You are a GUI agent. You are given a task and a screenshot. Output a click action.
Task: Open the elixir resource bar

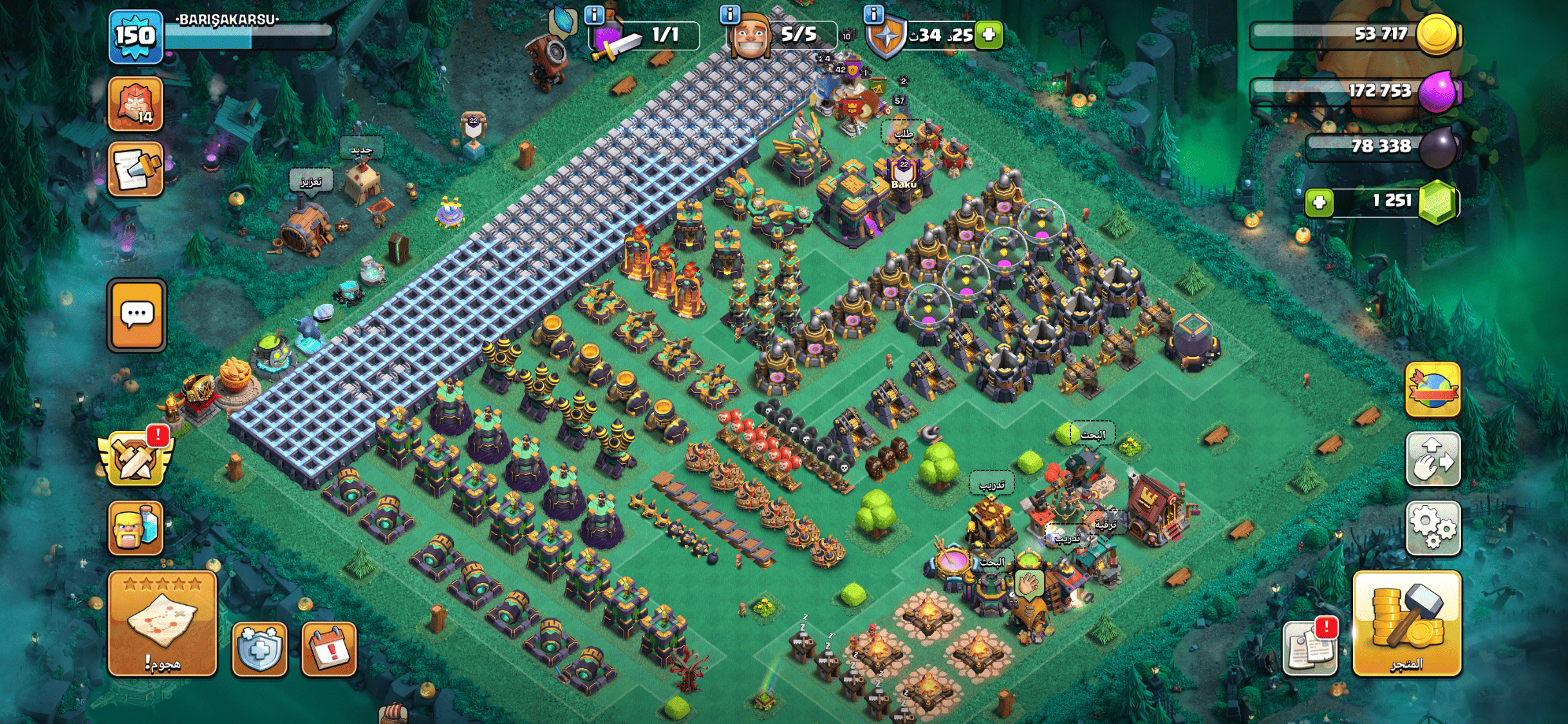(x=1354, y=91)
